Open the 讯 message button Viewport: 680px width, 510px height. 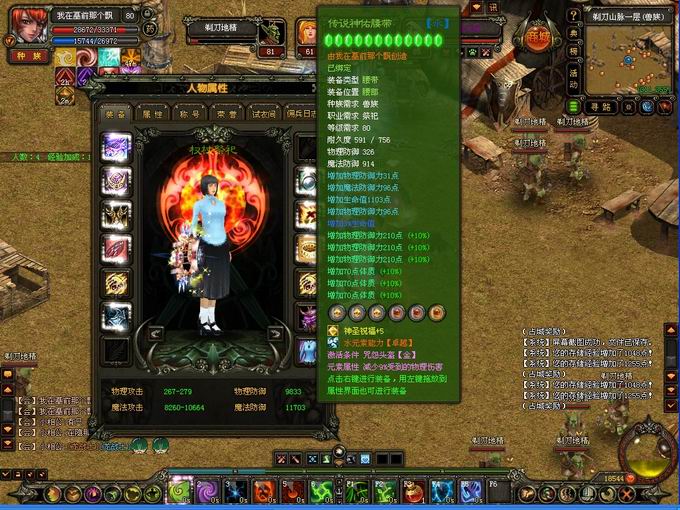492,7
